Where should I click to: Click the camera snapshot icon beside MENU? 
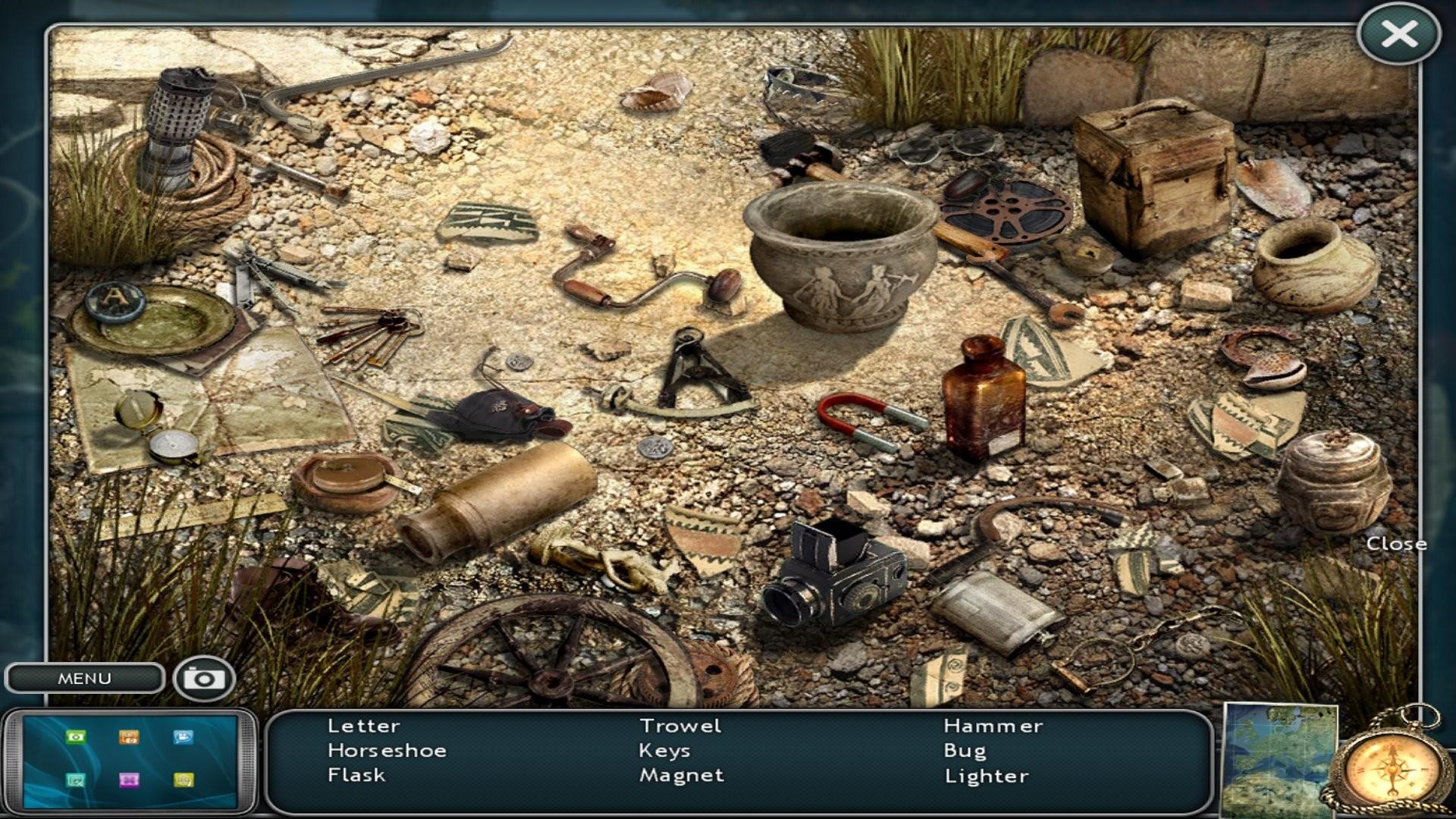(x=205, y=677)
